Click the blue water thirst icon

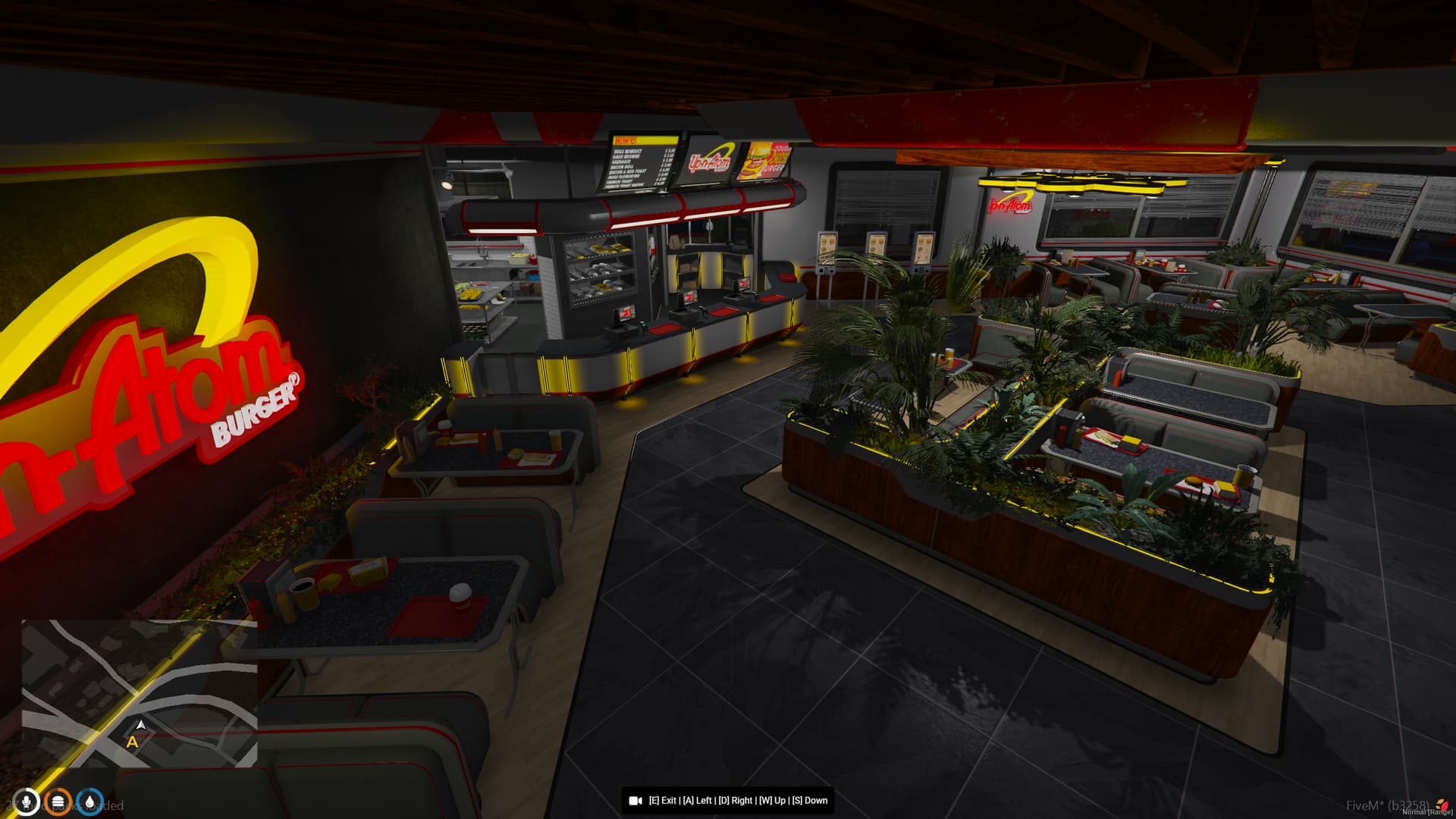tap(90, 802)
